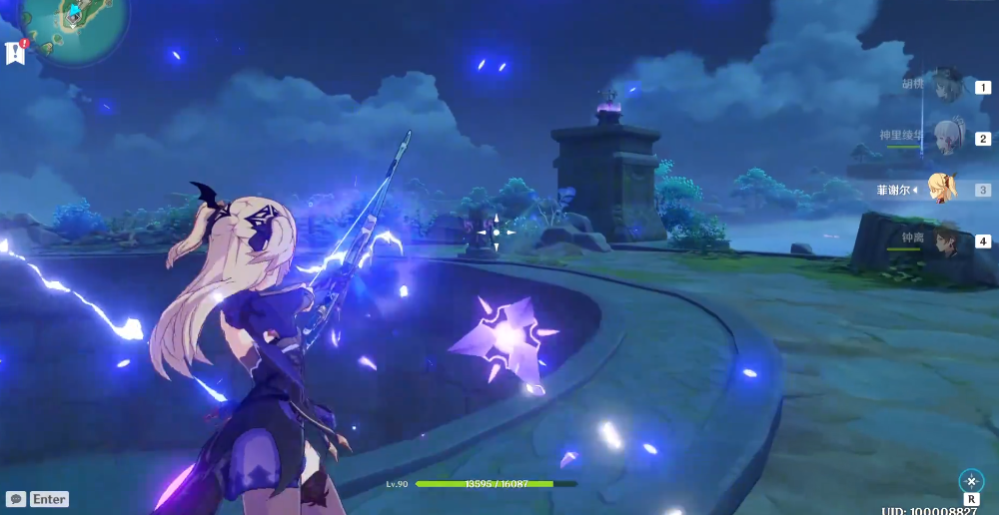Image resolution: width=999 pixels, height=515 pixels.
Task: Switch to party member 胡桃
Action: coord(946,86)
